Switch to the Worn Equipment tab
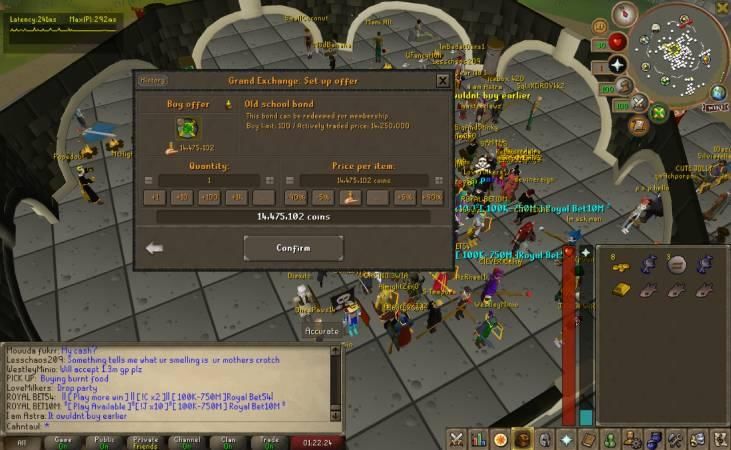 [x=544, y=439]
